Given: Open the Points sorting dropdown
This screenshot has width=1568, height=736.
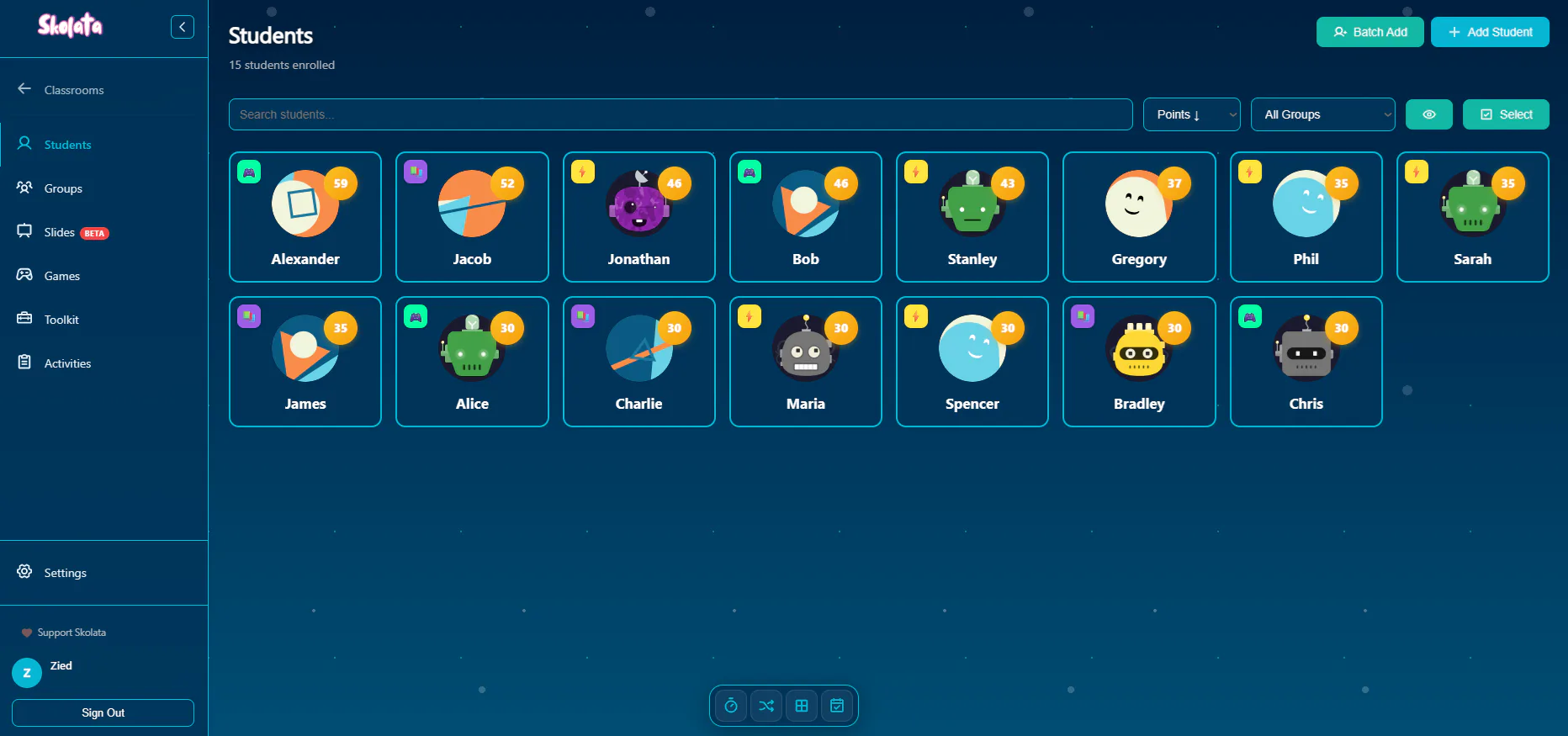Looking at the screenshot, I should coord(1191,114).
